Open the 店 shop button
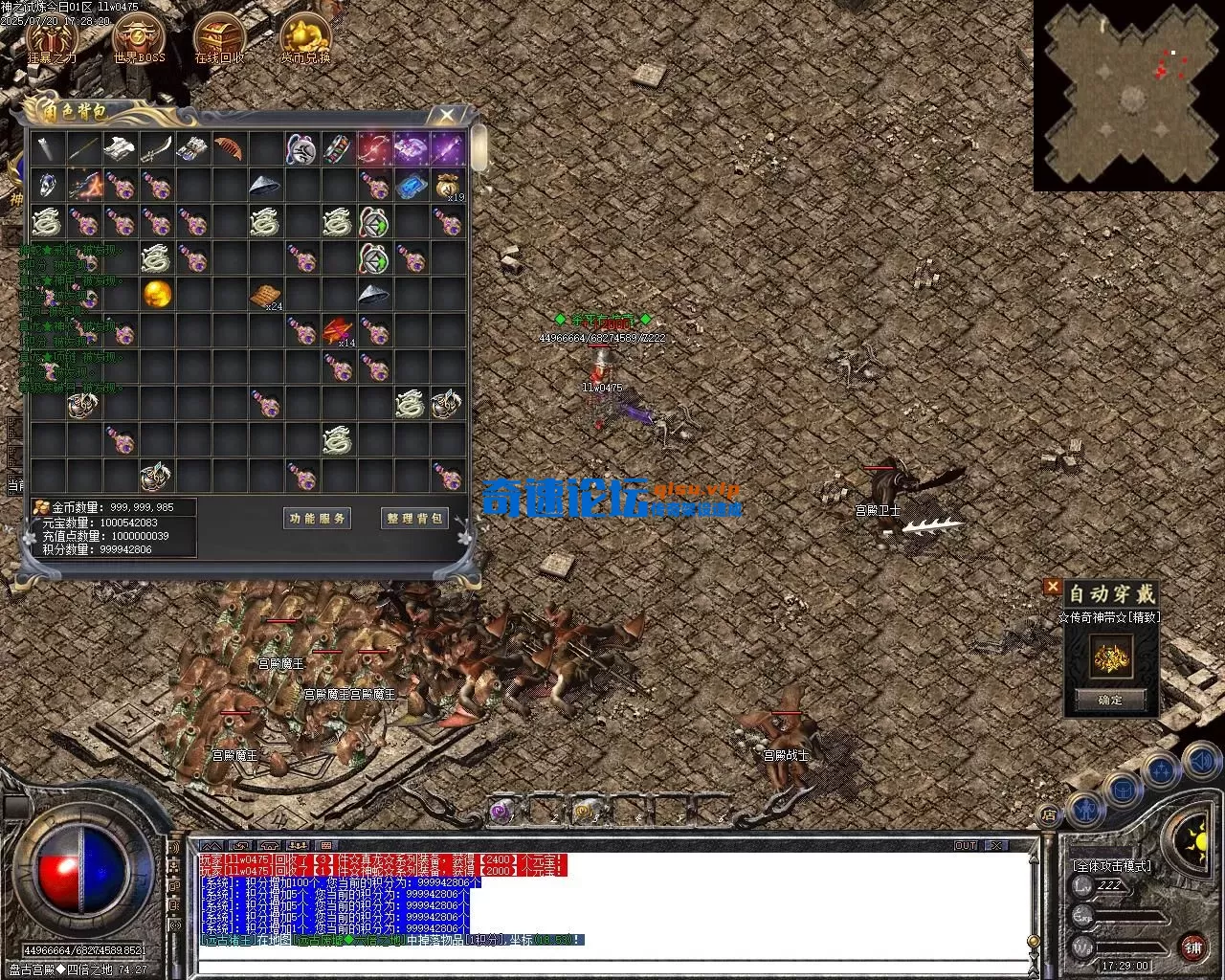The image size is (1225, 980). pos(1049,815)
